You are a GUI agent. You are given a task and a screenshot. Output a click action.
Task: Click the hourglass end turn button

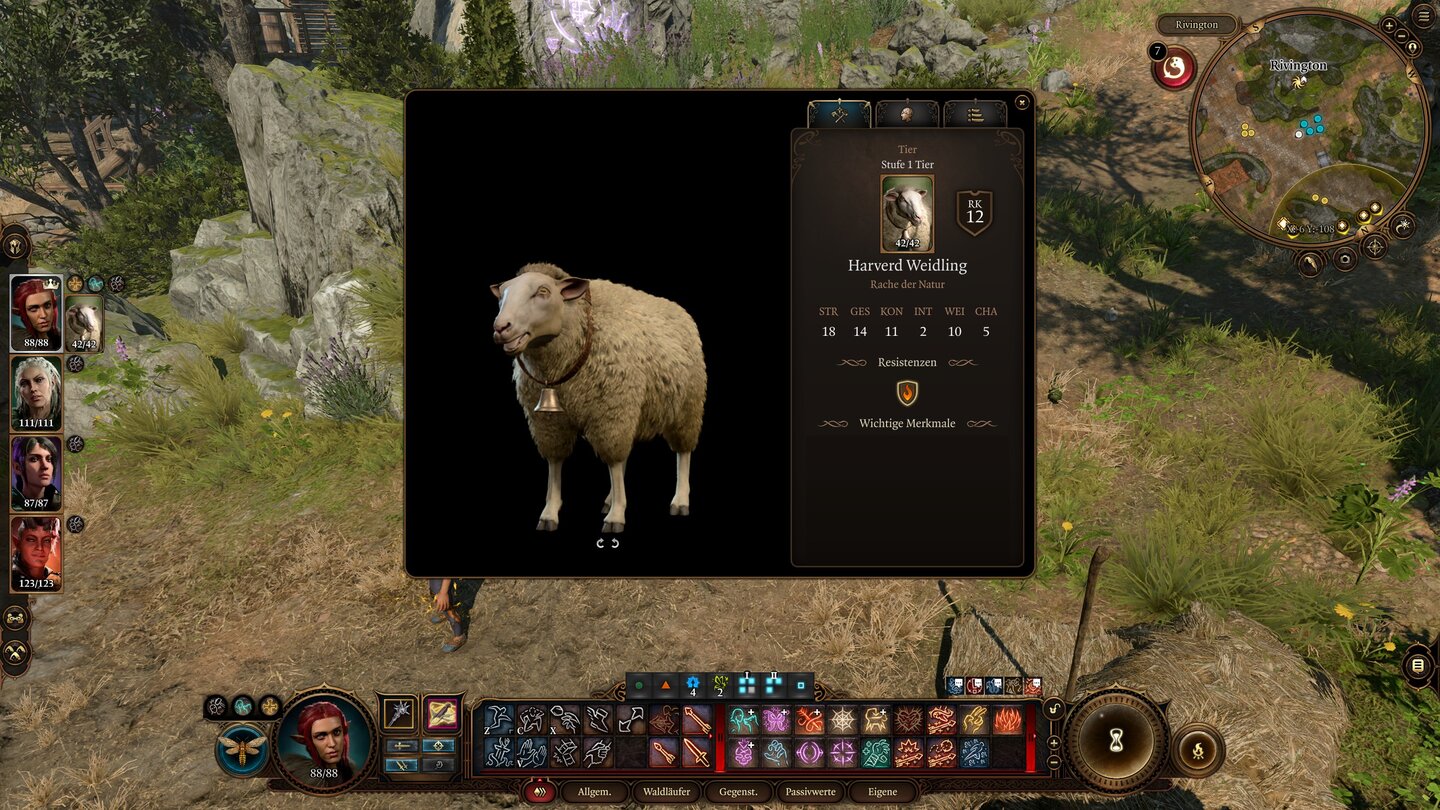1115,741
